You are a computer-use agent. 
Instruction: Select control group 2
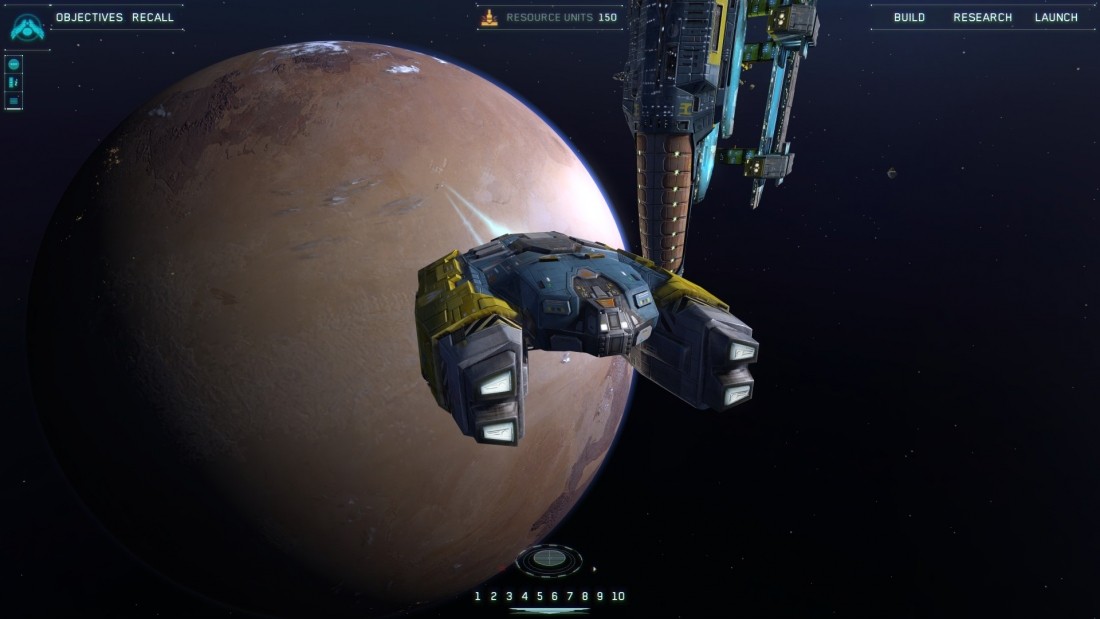click(493, 596)
